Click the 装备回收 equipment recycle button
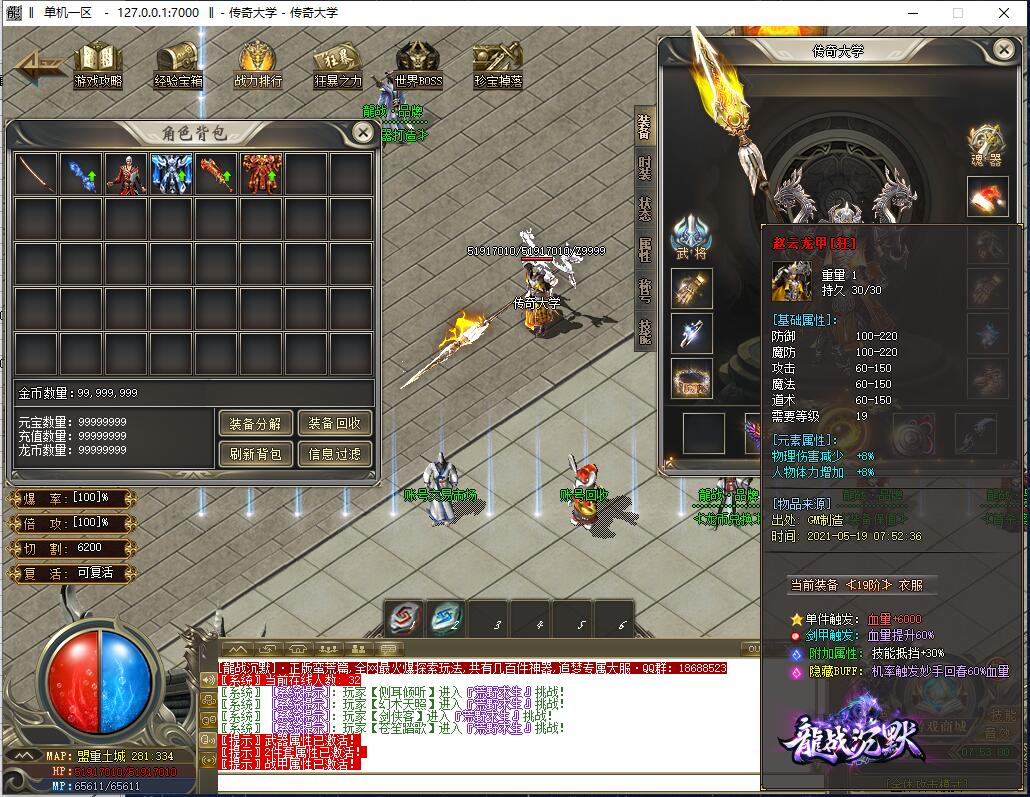This screenshot has height=797, width=1030. pyautogui.click(x=335, y=423)
